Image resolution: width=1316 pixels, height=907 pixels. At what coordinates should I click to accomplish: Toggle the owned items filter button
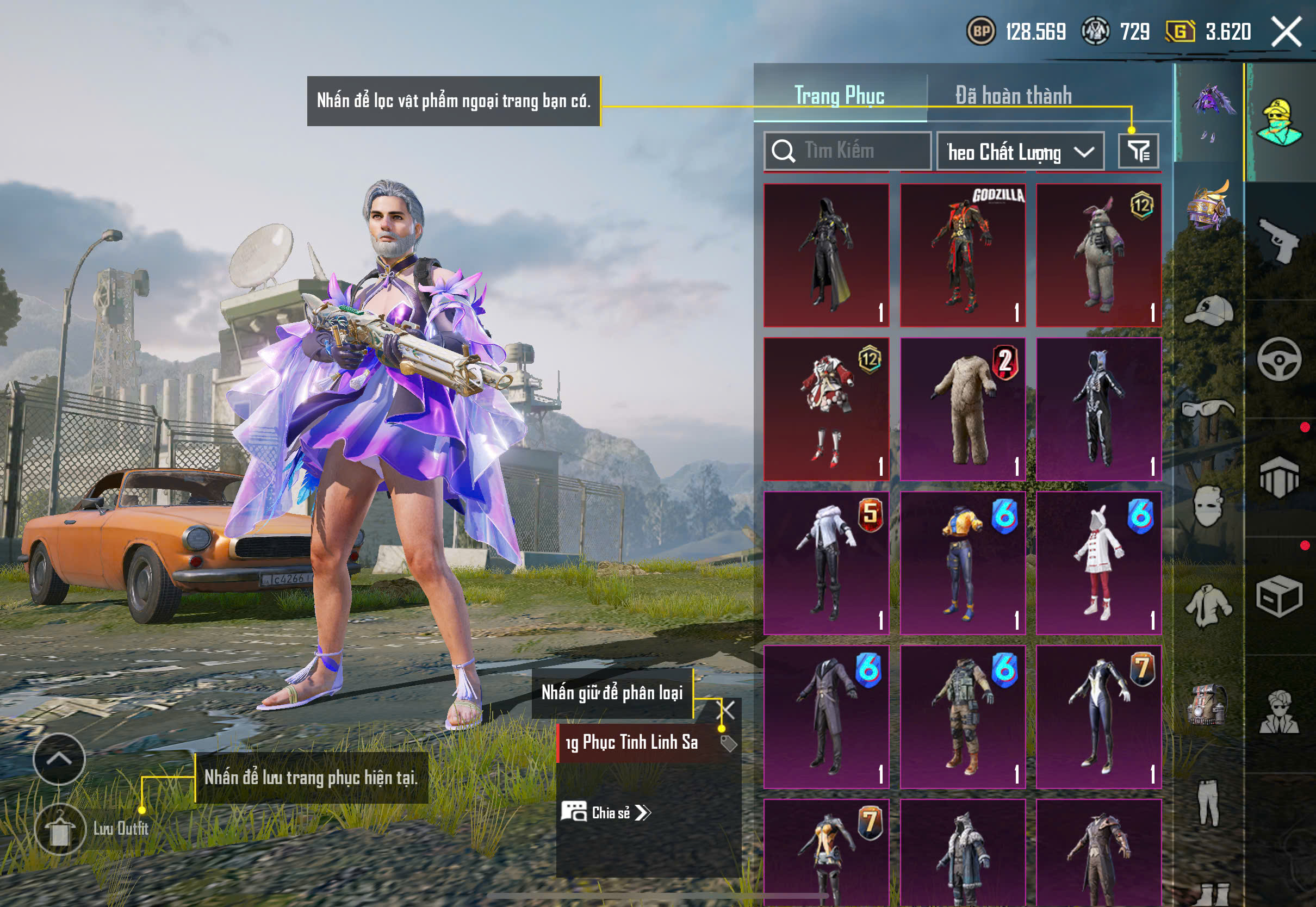[1138, 151]
